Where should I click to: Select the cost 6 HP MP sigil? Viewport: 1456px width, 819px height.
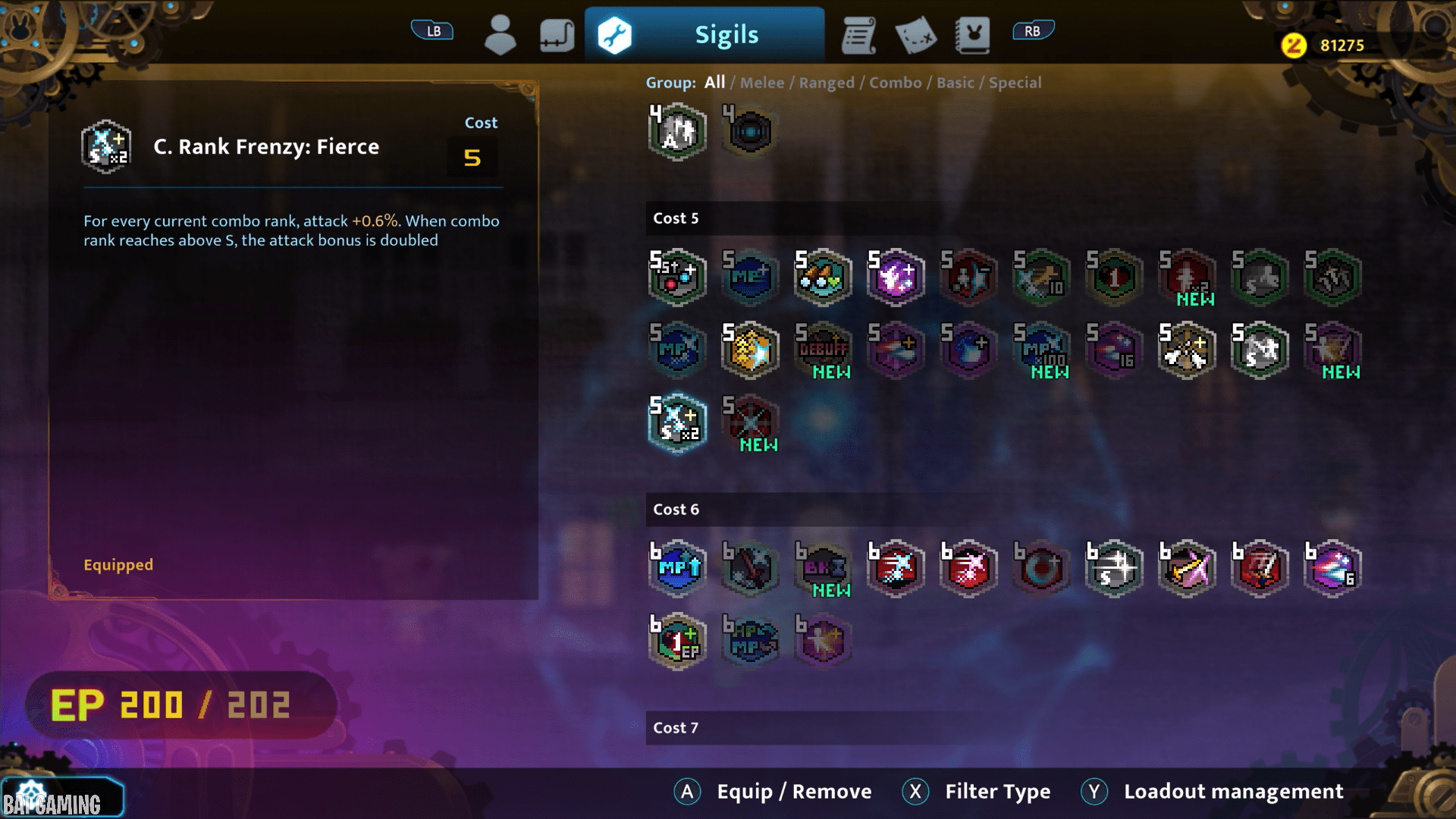point(751,642)
